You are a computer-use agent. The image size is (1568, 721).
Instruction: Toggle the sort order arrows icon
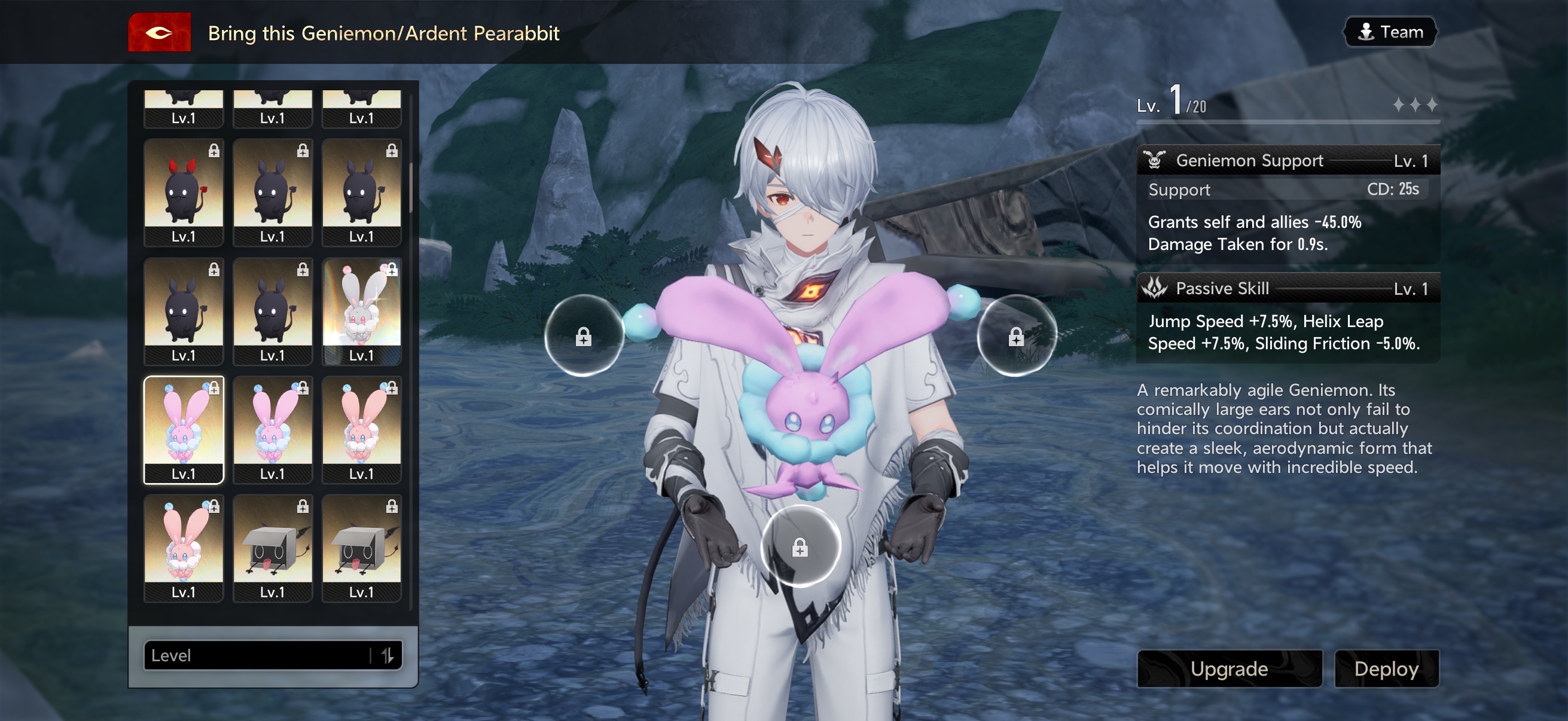[x=388, y=655]
